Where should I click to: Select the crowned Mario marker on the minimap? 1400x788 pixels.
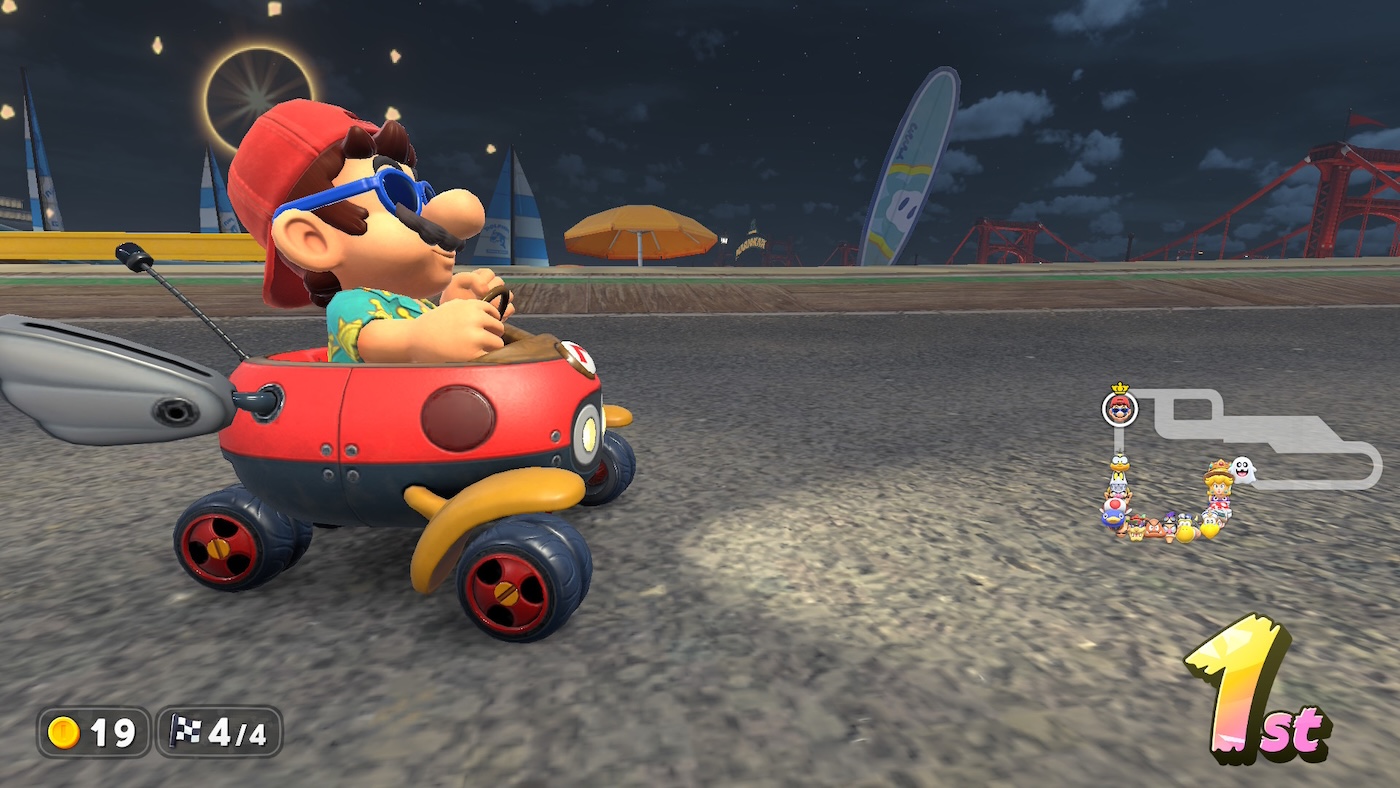pyautogui.click(x=1120, y=408)
